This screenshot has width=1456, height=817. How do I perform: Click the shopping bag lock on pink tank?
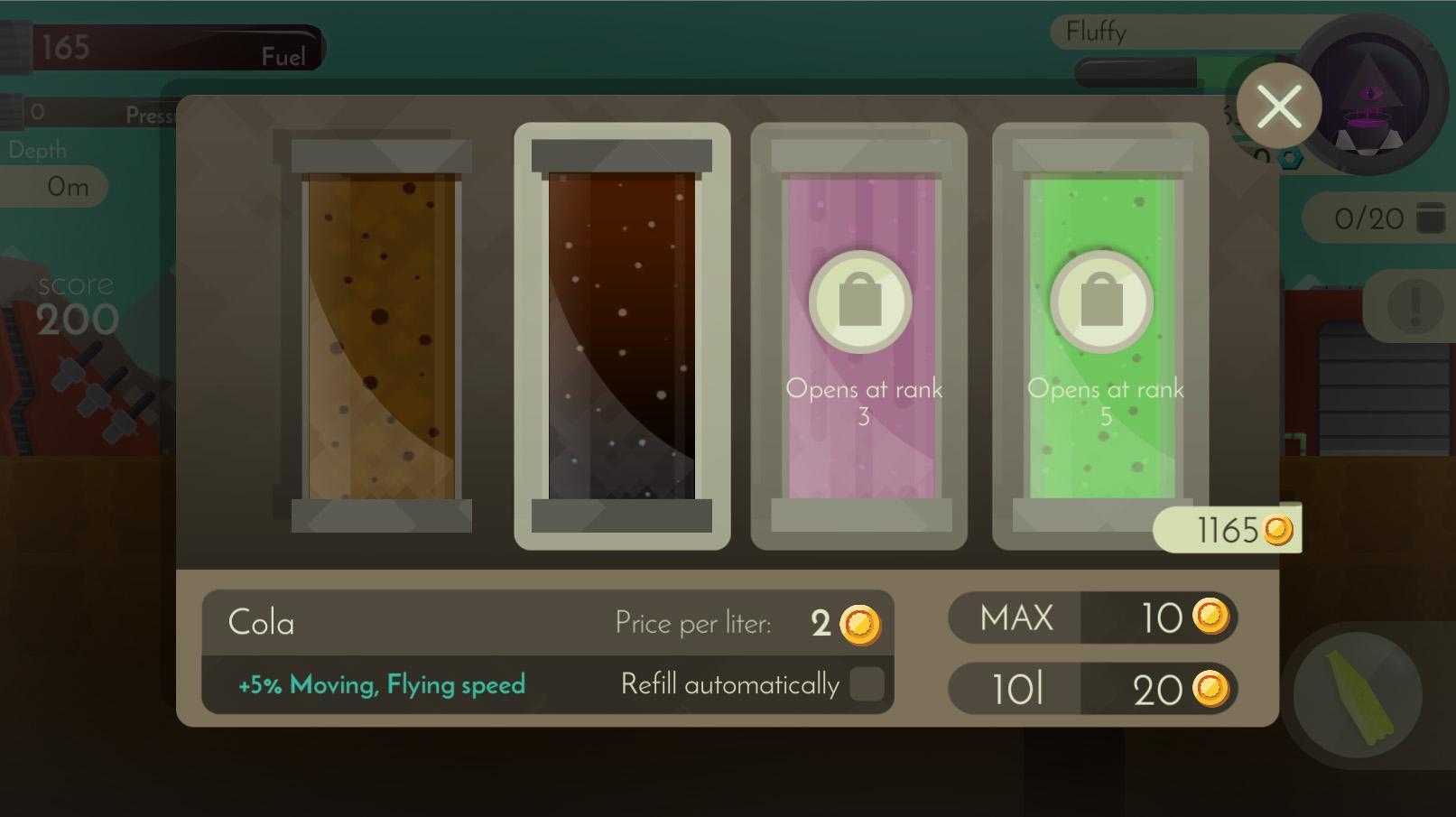coord(859,302)
